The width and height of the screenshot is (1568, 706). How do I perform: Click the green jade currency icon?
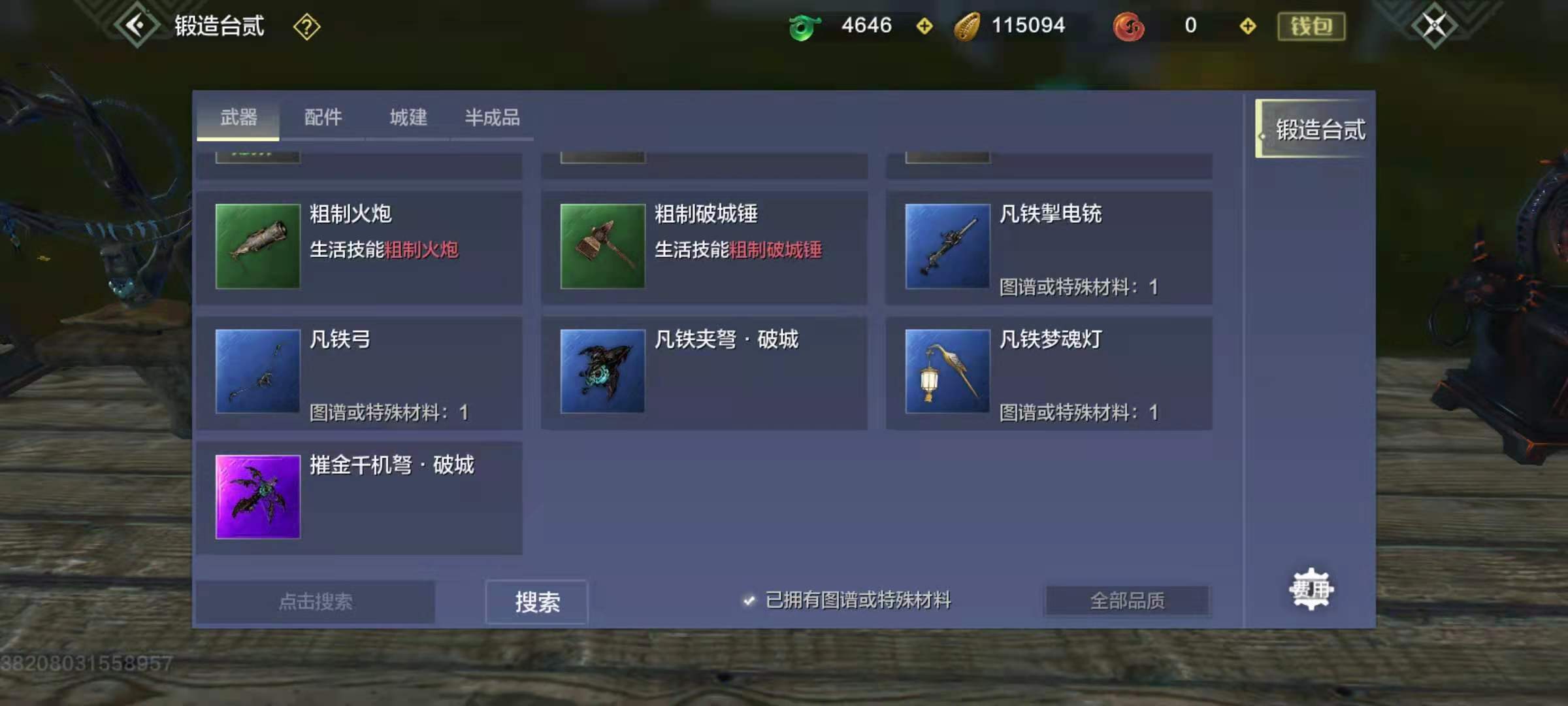(805, 25)
